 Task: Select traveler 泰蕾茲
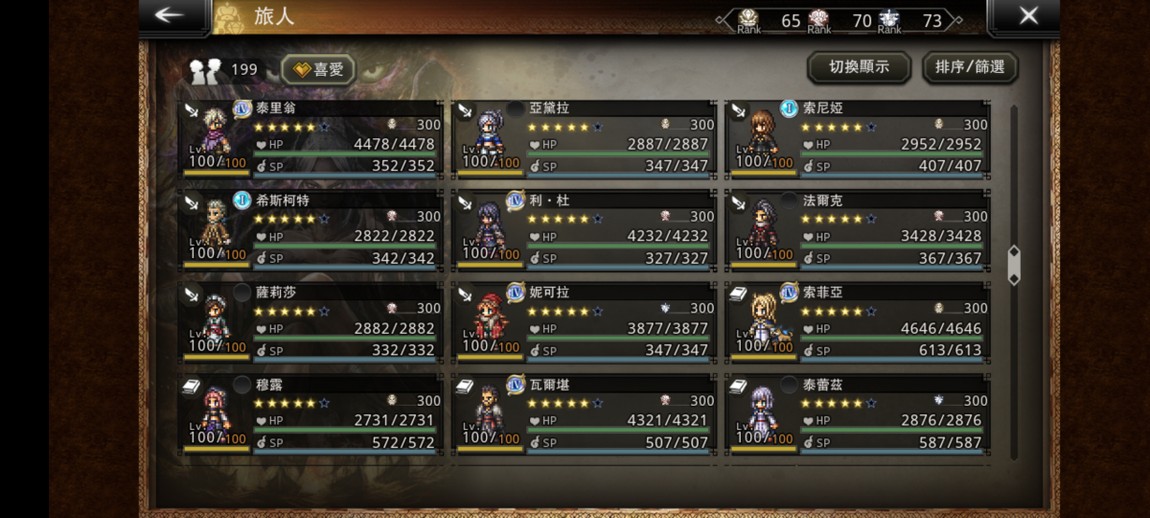(x=858, y=413)
